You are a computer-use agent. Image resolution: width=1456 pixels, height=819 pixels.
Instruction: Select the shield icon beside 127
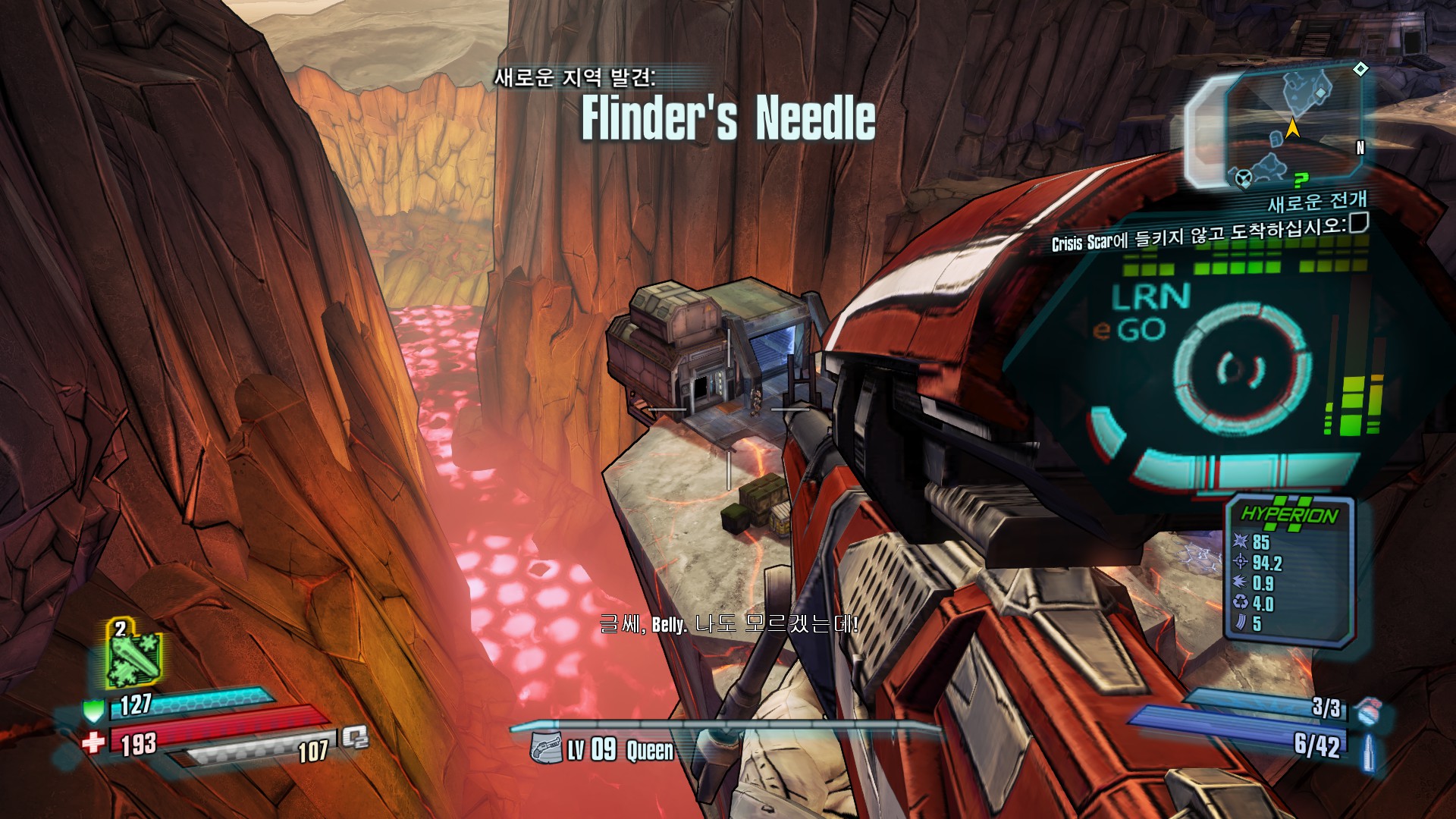click(93, 710)
